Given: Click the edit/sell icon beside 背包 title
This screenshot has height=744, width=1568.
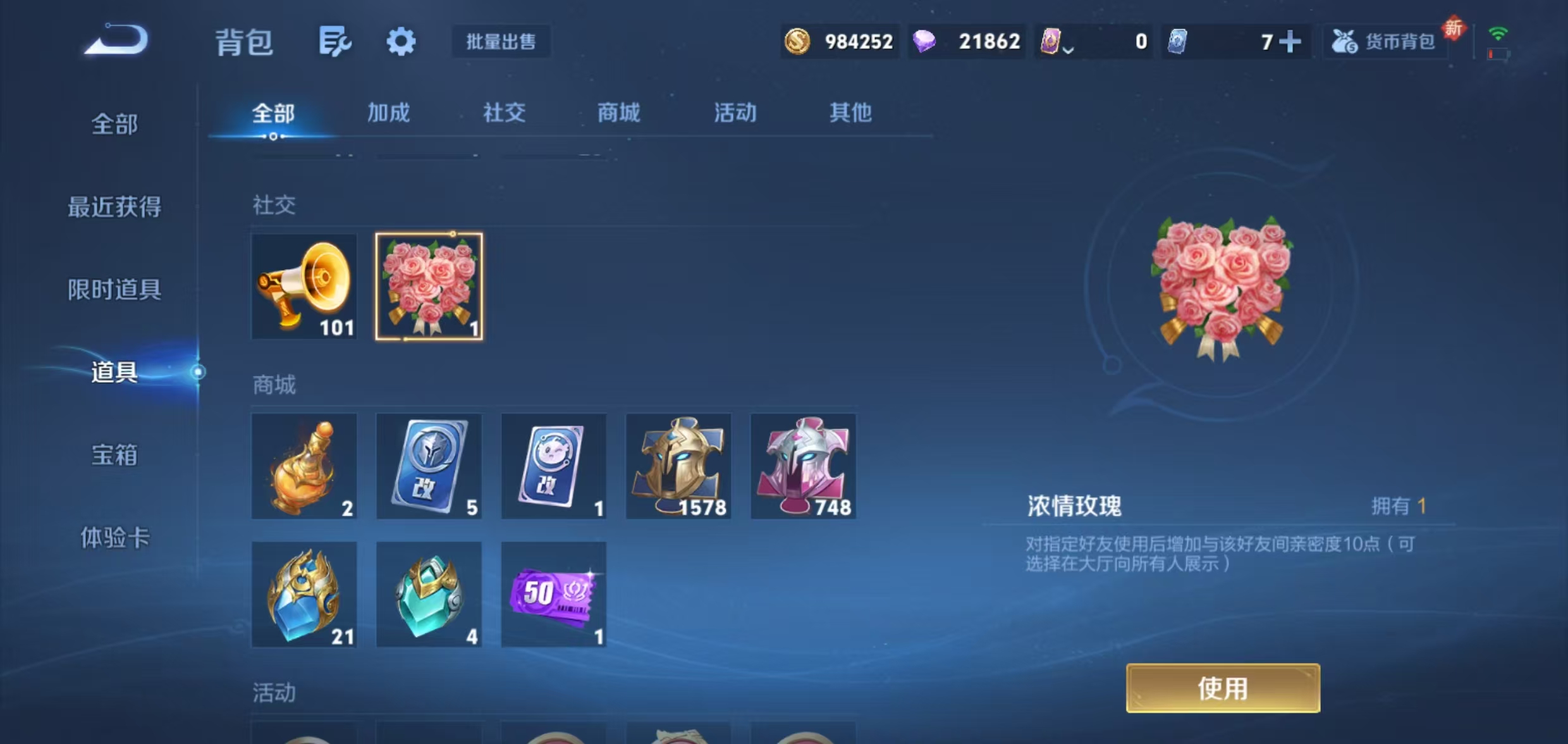Looking at the screenshot, I should 336,41.
